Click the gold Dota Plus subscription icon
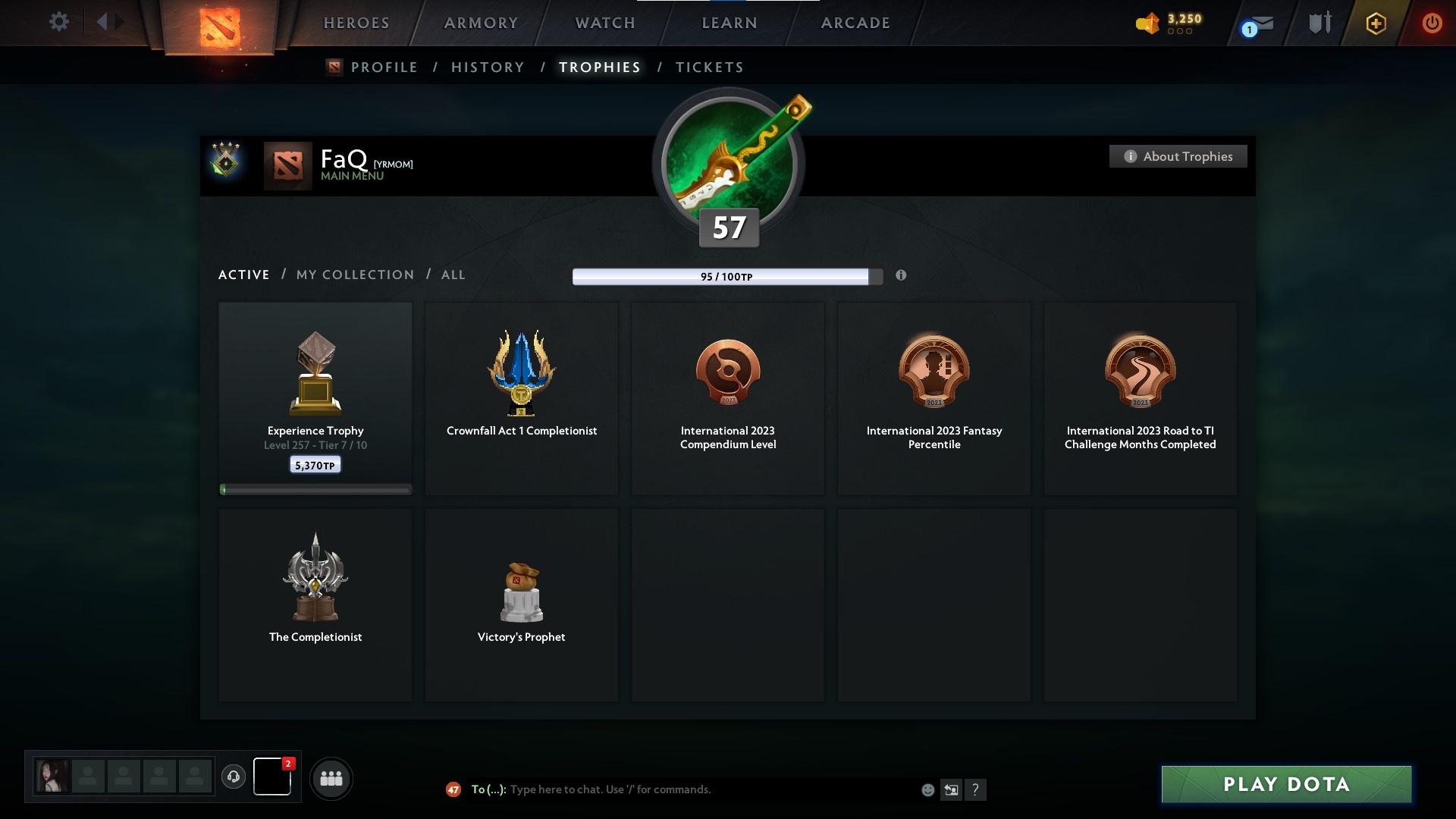 click(x=1374, y=23)
